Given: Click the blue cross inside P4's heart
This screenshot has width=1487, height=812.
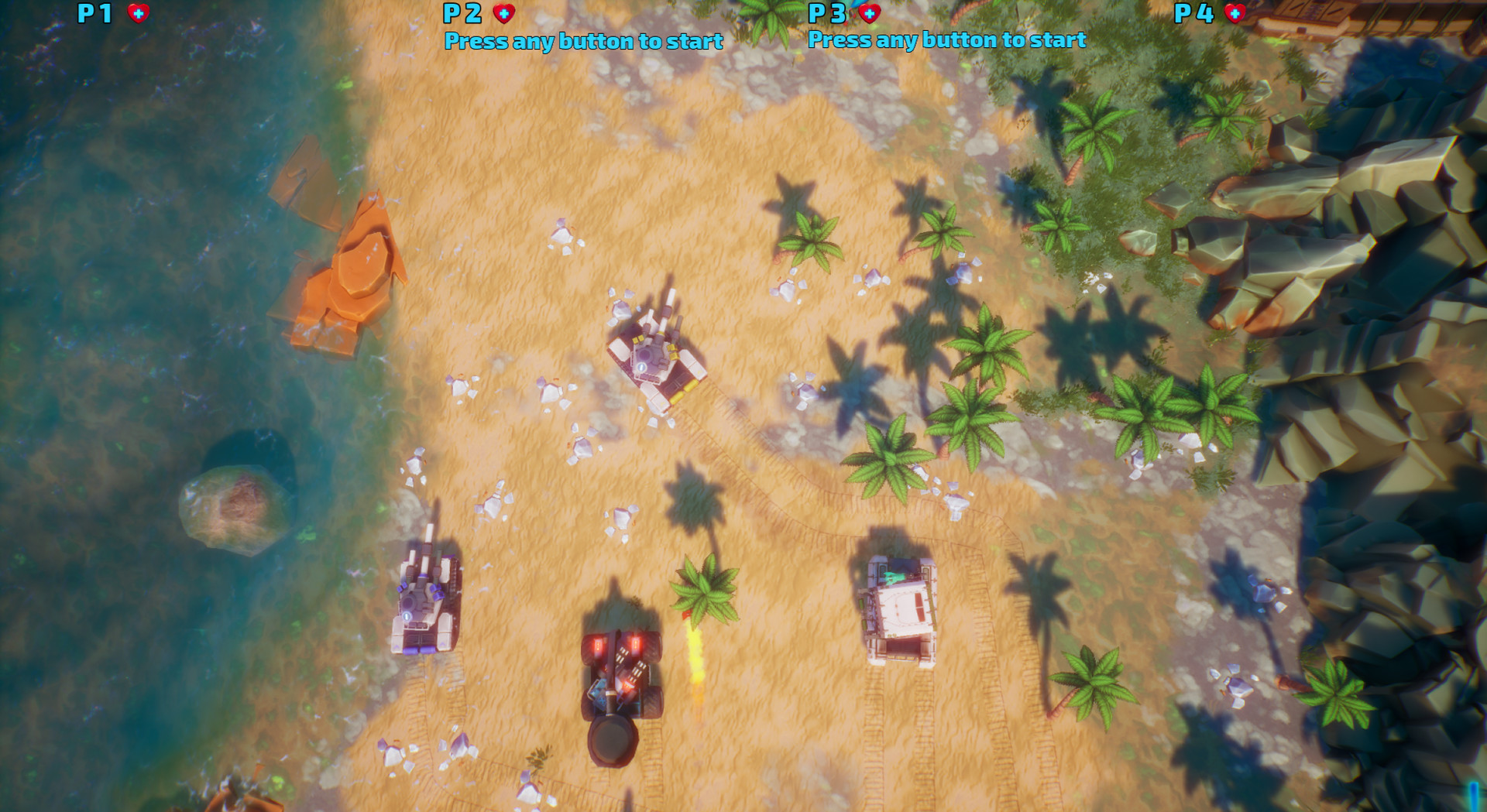Looking at the screenshot, I should point(1235,12).
